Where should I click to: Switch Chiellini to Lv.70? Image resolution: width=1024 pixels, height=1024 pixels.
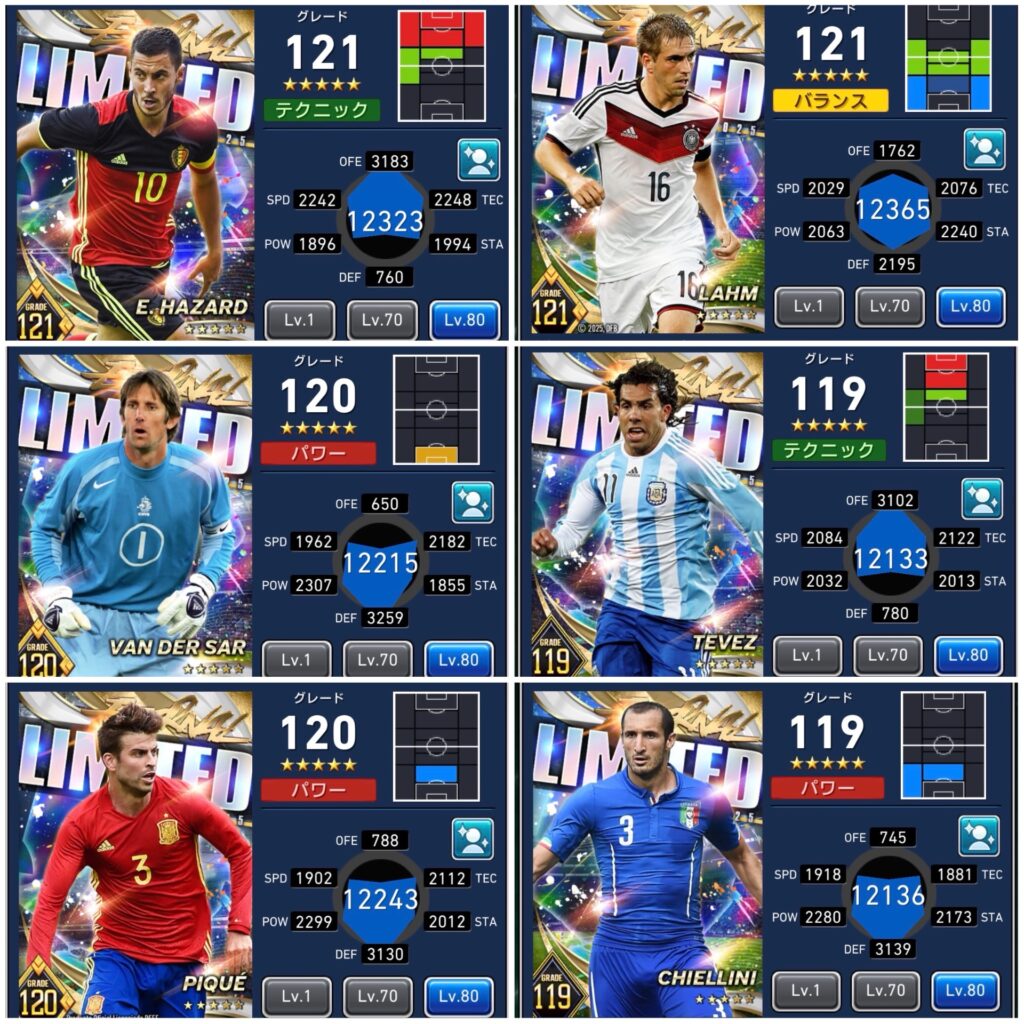tap(886, 991)
